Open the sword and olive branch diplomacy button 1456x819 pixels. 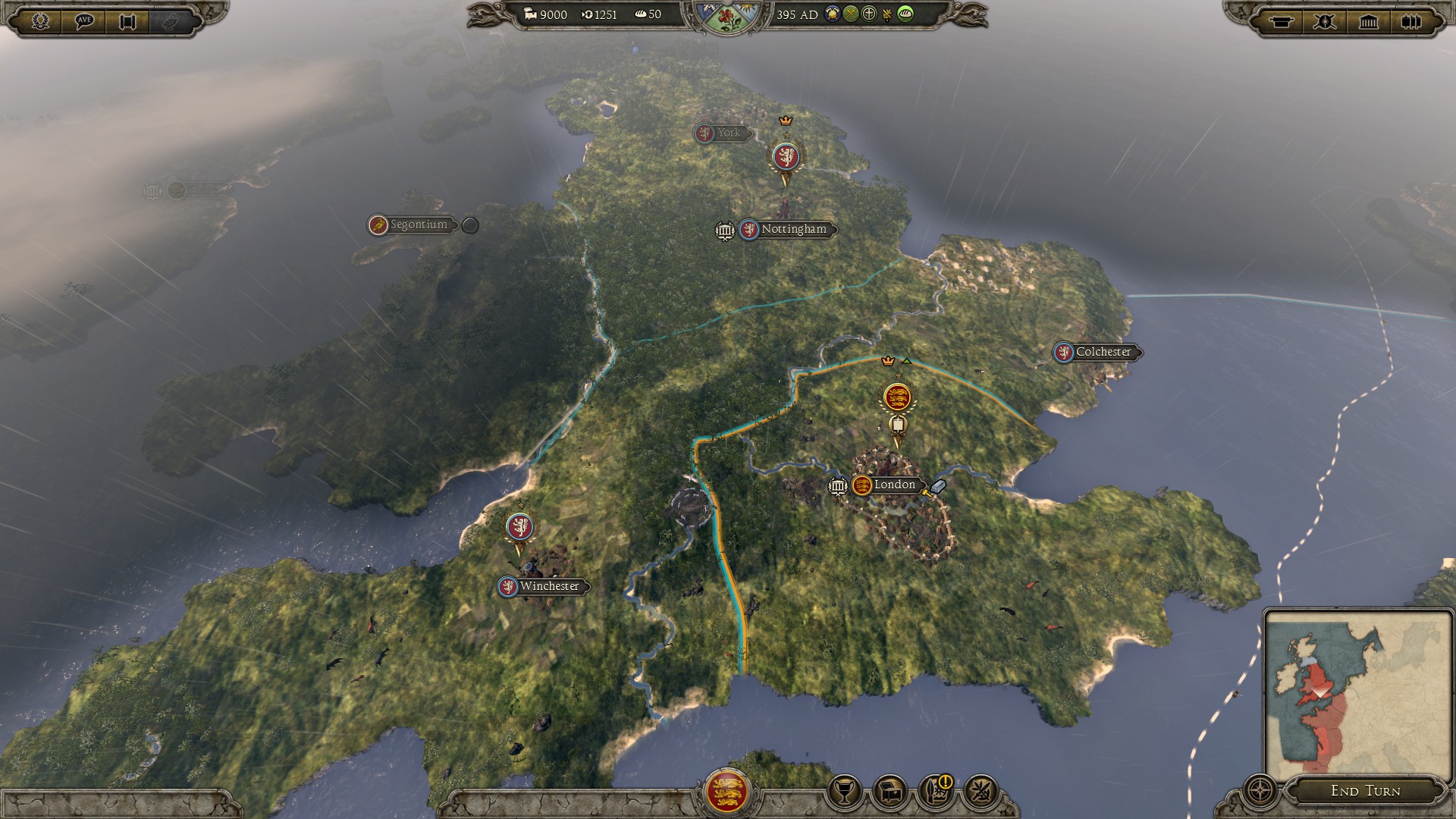980,792
